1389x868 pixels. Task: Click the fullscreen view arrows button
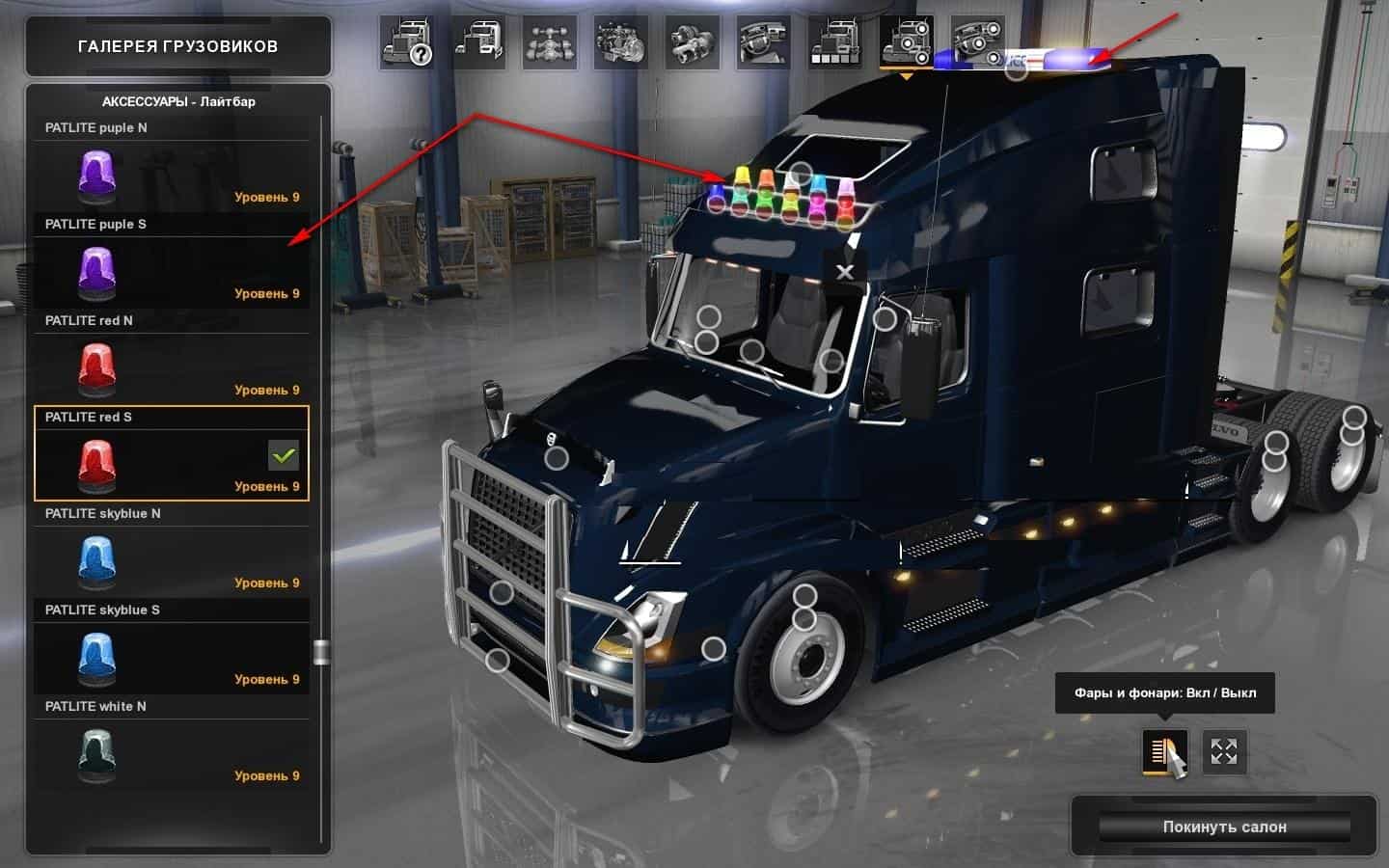pyautogui.click(x=1224, y=752)
